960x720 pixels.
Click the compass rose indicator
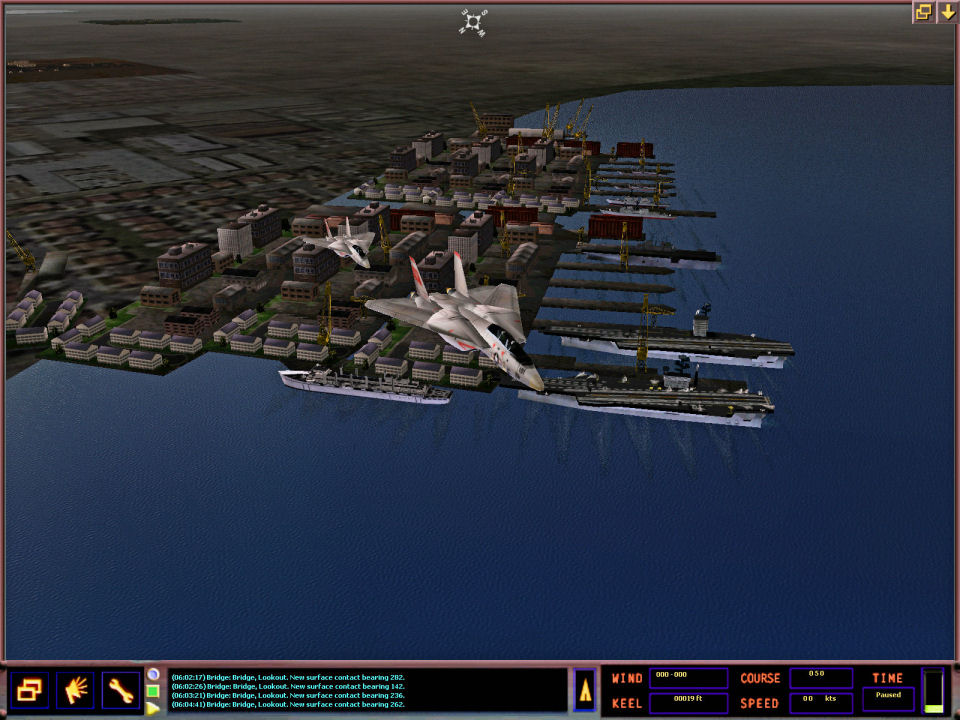pos(473,21)
